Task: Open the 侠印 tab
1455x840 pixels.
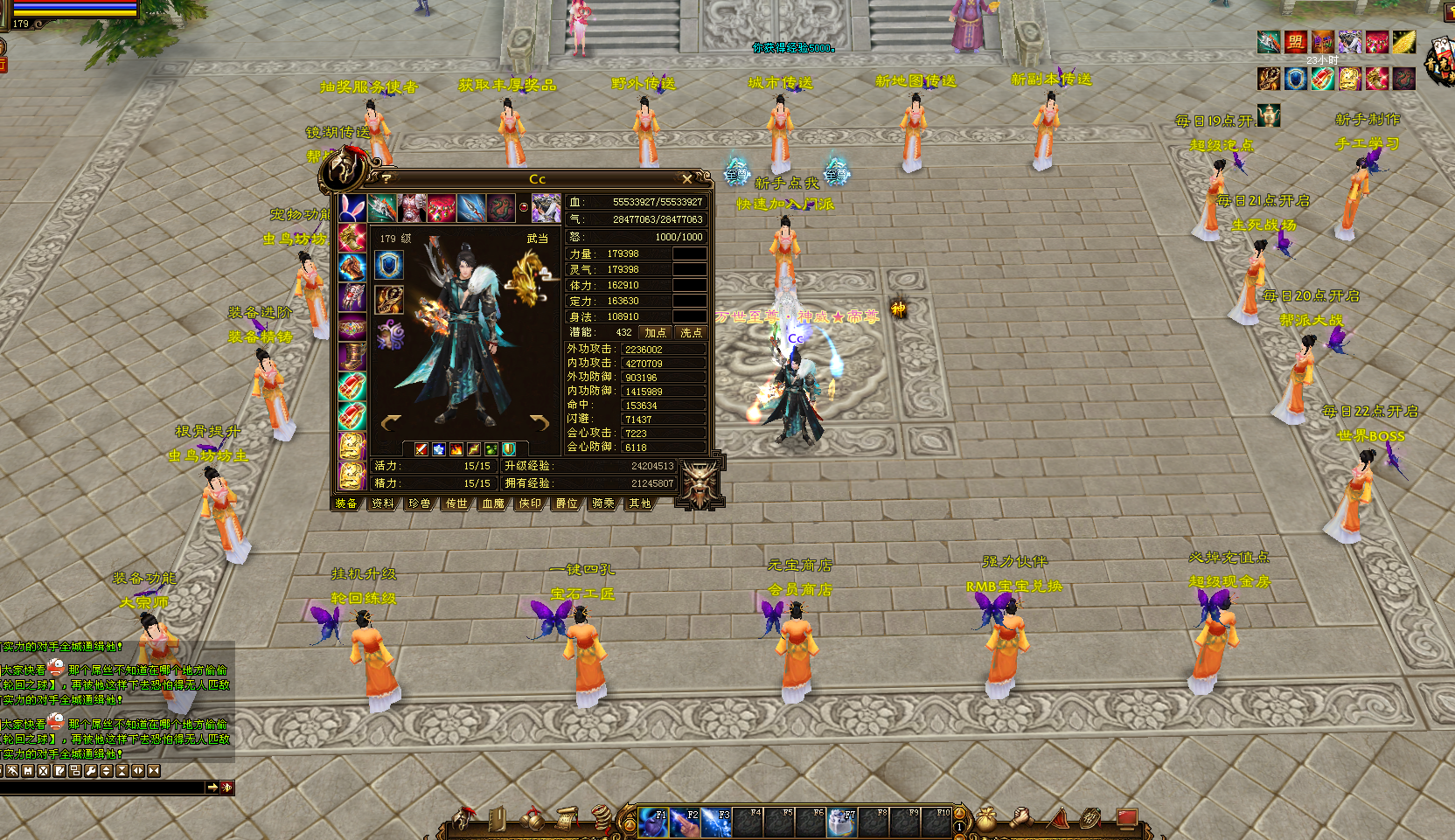Action: point(530,503)
